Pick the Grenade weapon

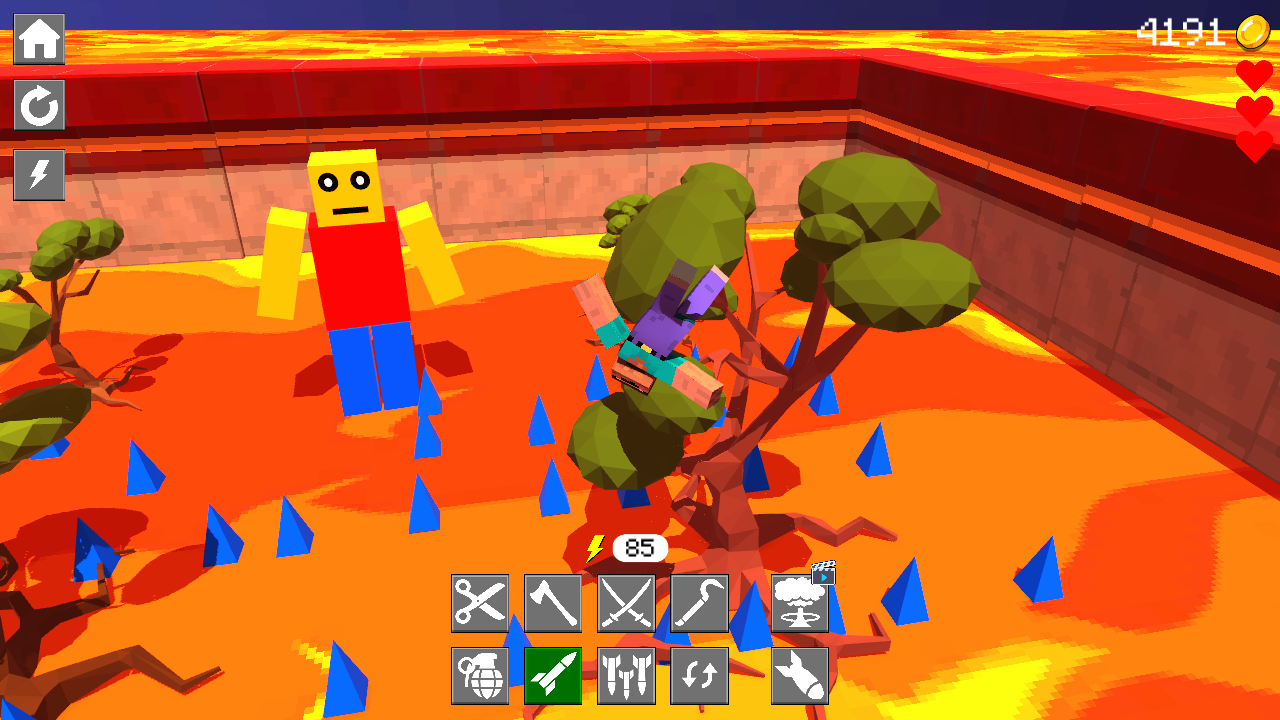click(x=480, y=675)
